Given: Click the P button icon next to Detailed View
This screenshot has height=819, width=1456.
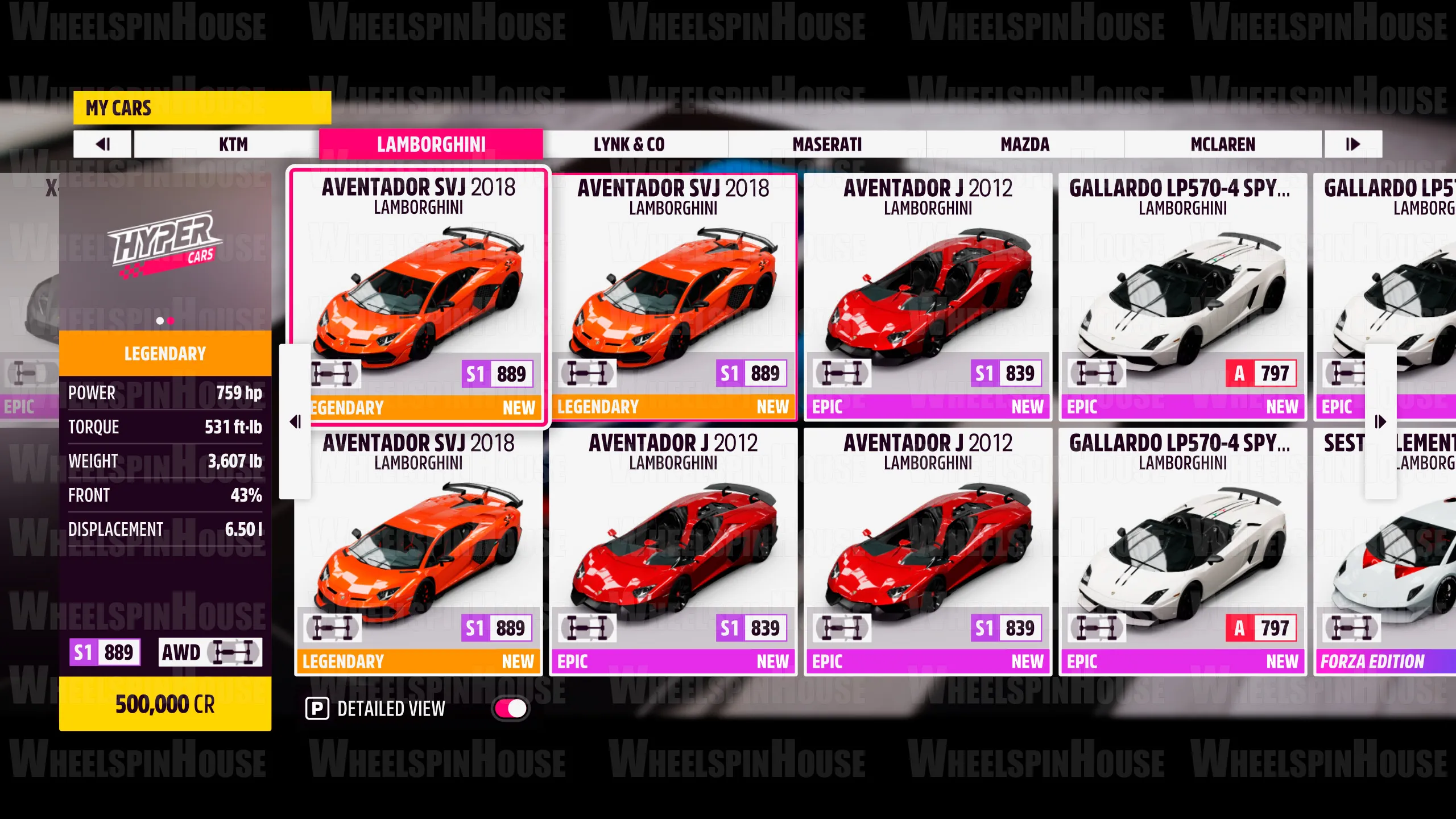Looking at the screenshot, I should pos(318,709).
